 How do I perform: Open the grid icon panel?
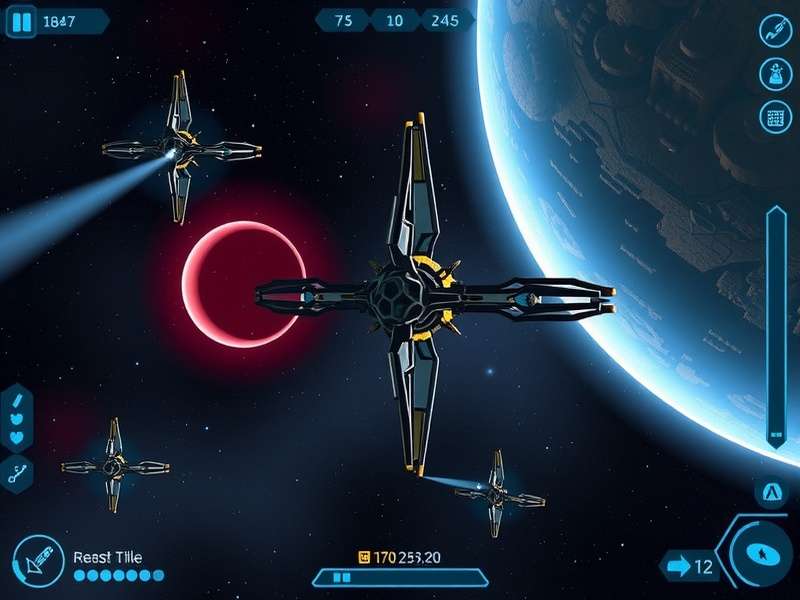tap(776, 117)
